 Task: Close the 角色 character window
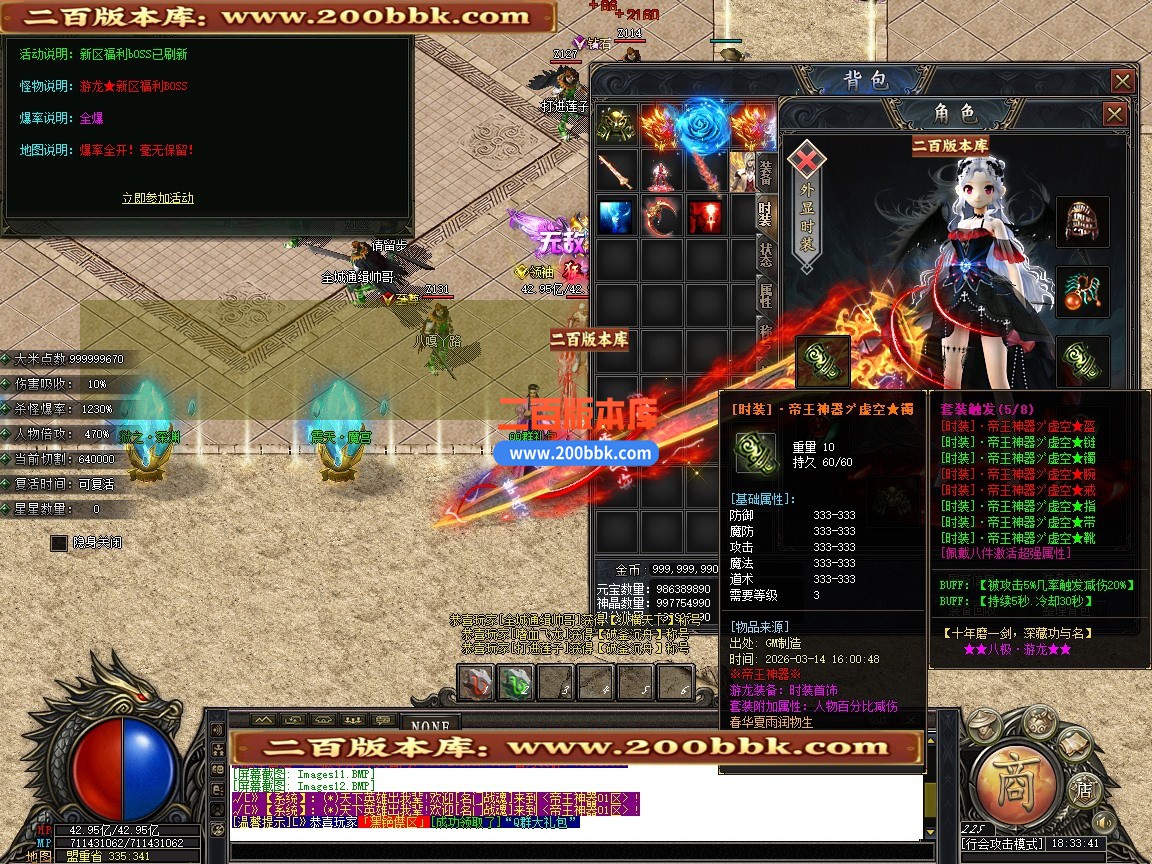[x=1115, y=115]
